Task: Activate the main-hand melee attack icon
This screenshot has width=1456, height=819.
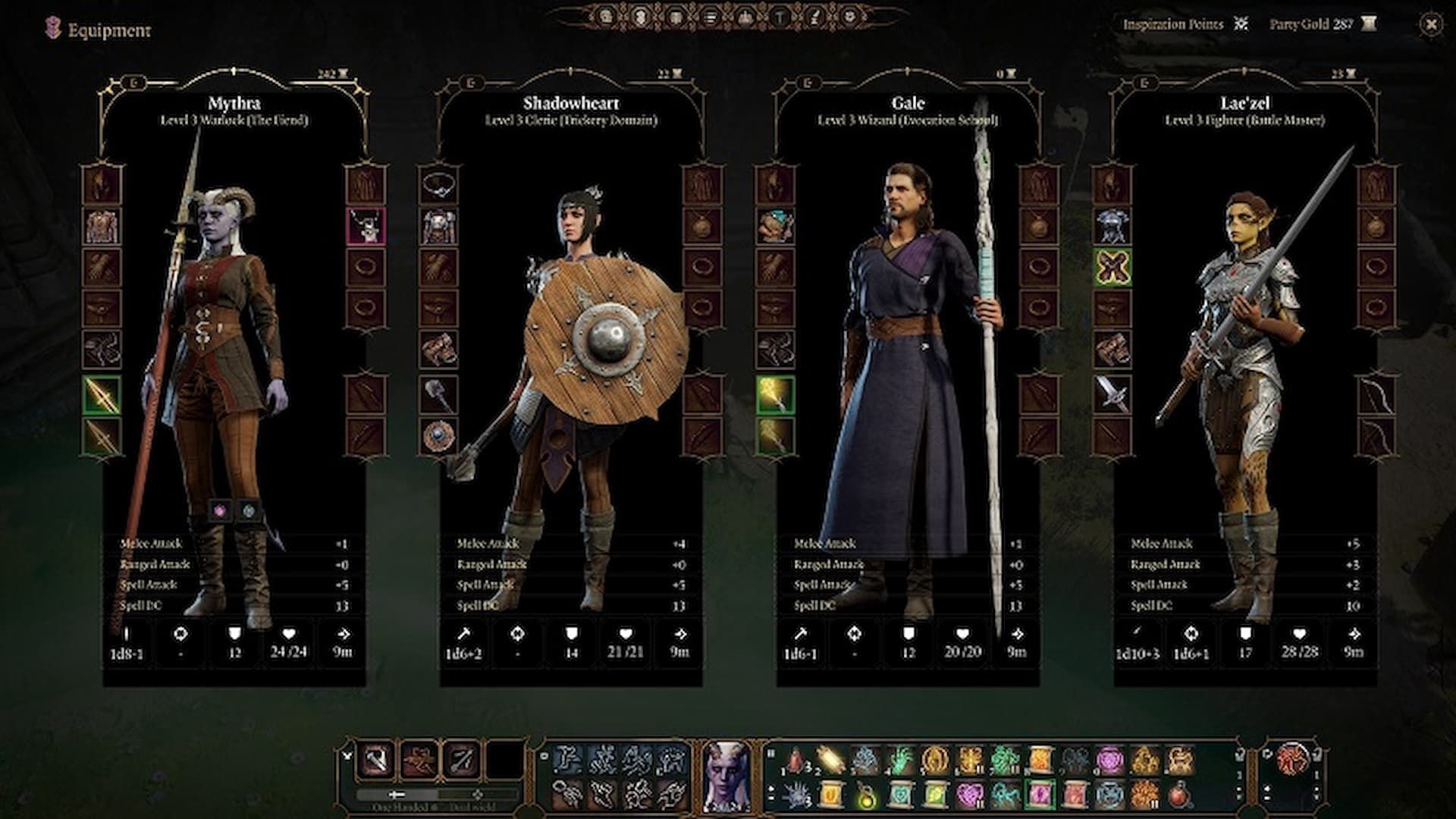Action: tap(376, 758)
